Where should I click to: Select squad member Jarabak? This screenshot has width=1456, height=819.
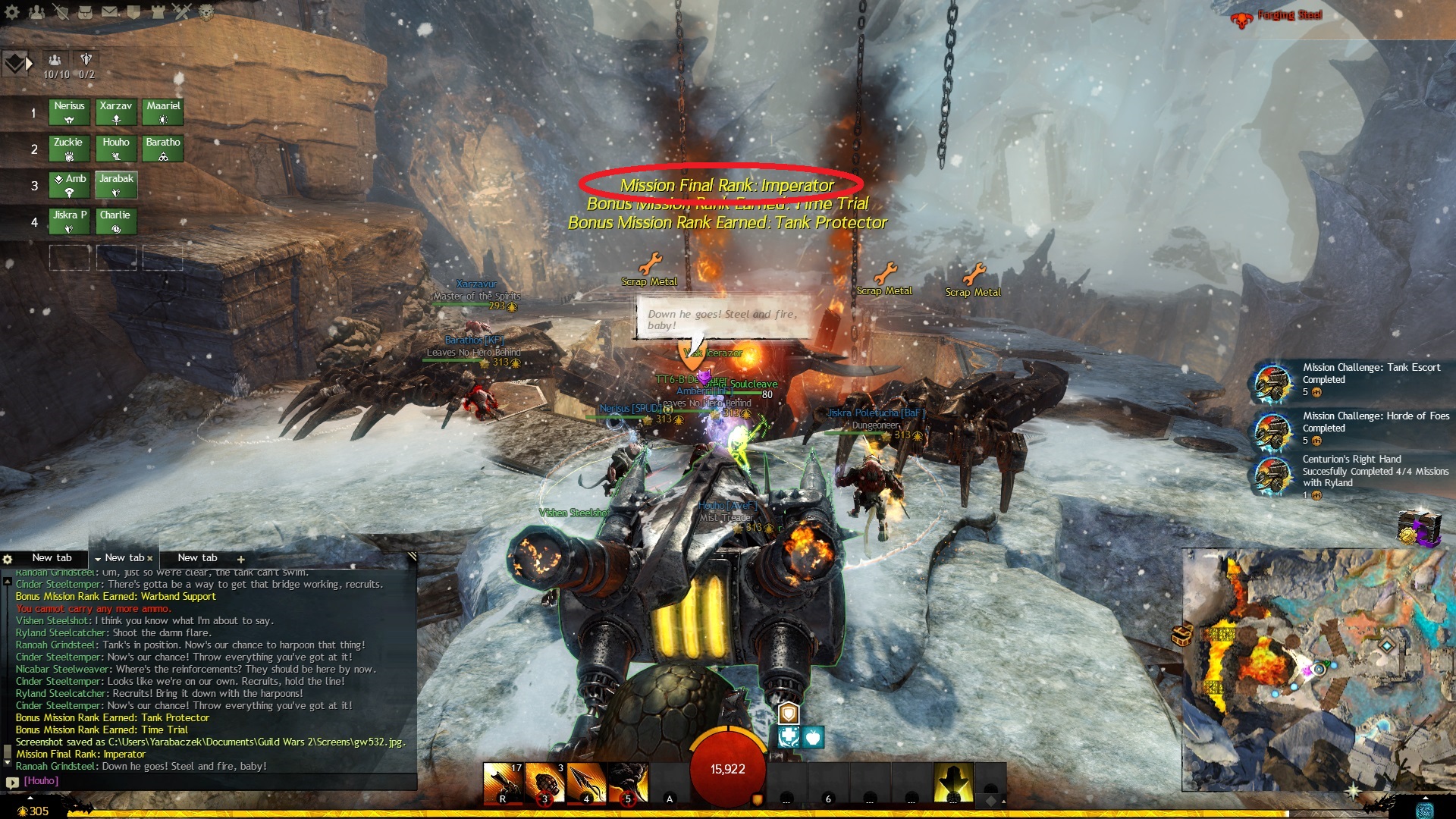(x=116, y=184)
